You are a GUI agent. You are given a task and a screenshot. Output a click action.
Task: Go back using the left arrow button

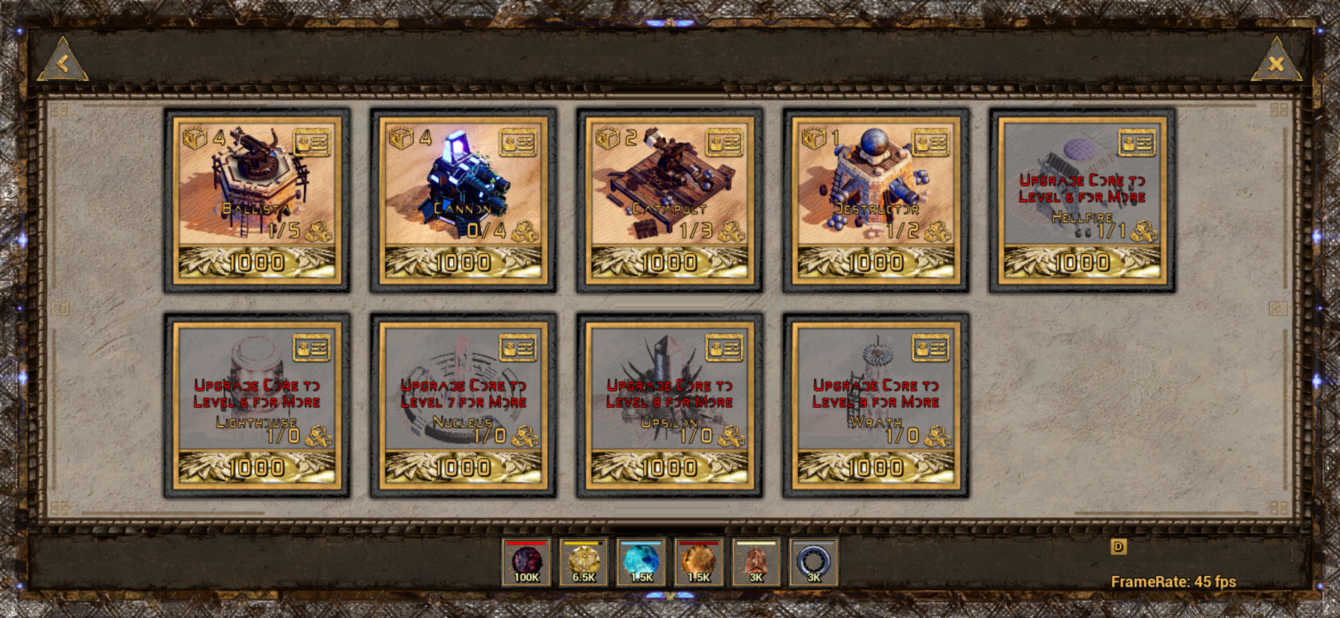tap(62, 63)
